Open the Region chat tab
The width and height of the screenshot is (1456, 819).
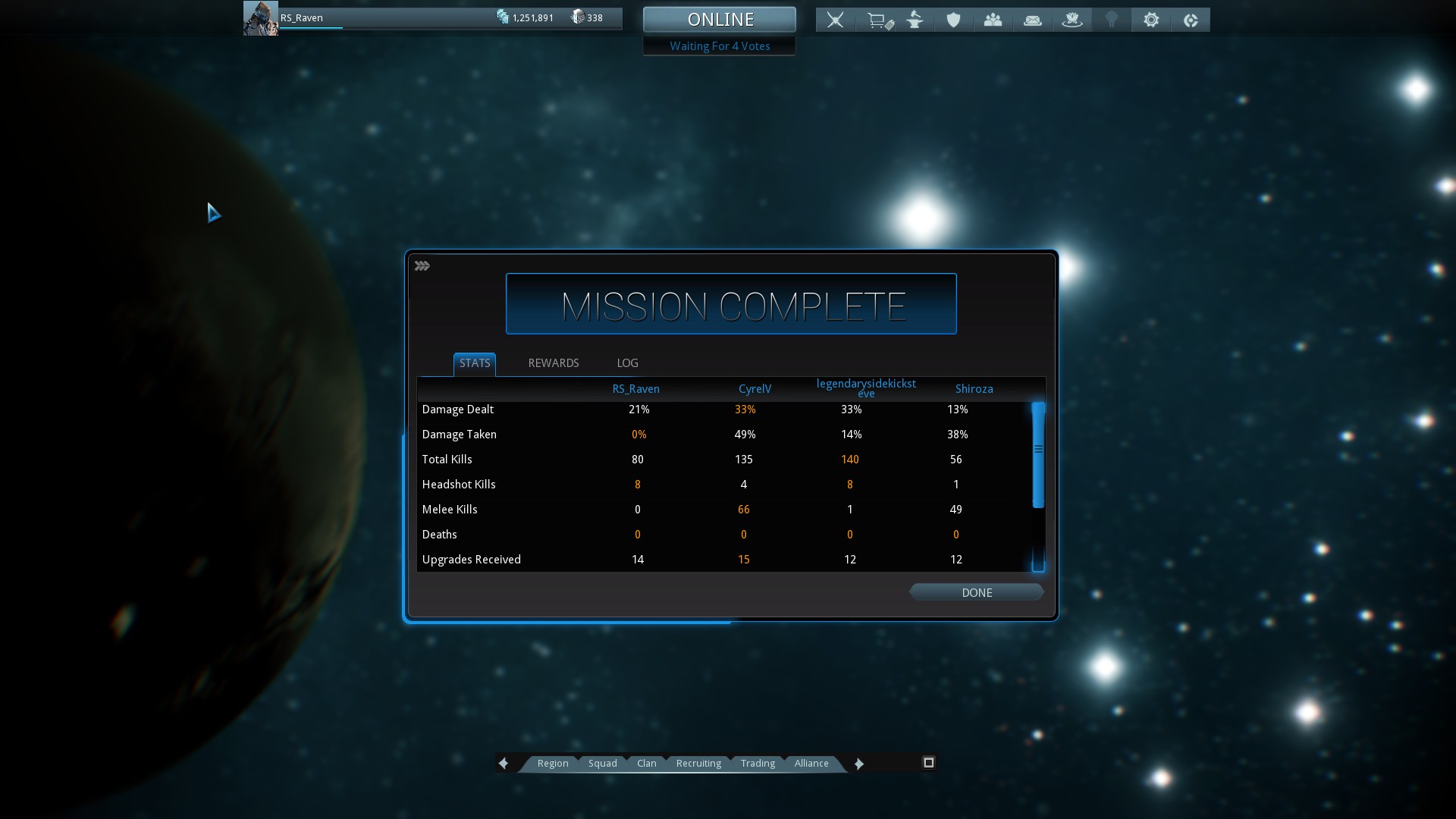(552, 763)
